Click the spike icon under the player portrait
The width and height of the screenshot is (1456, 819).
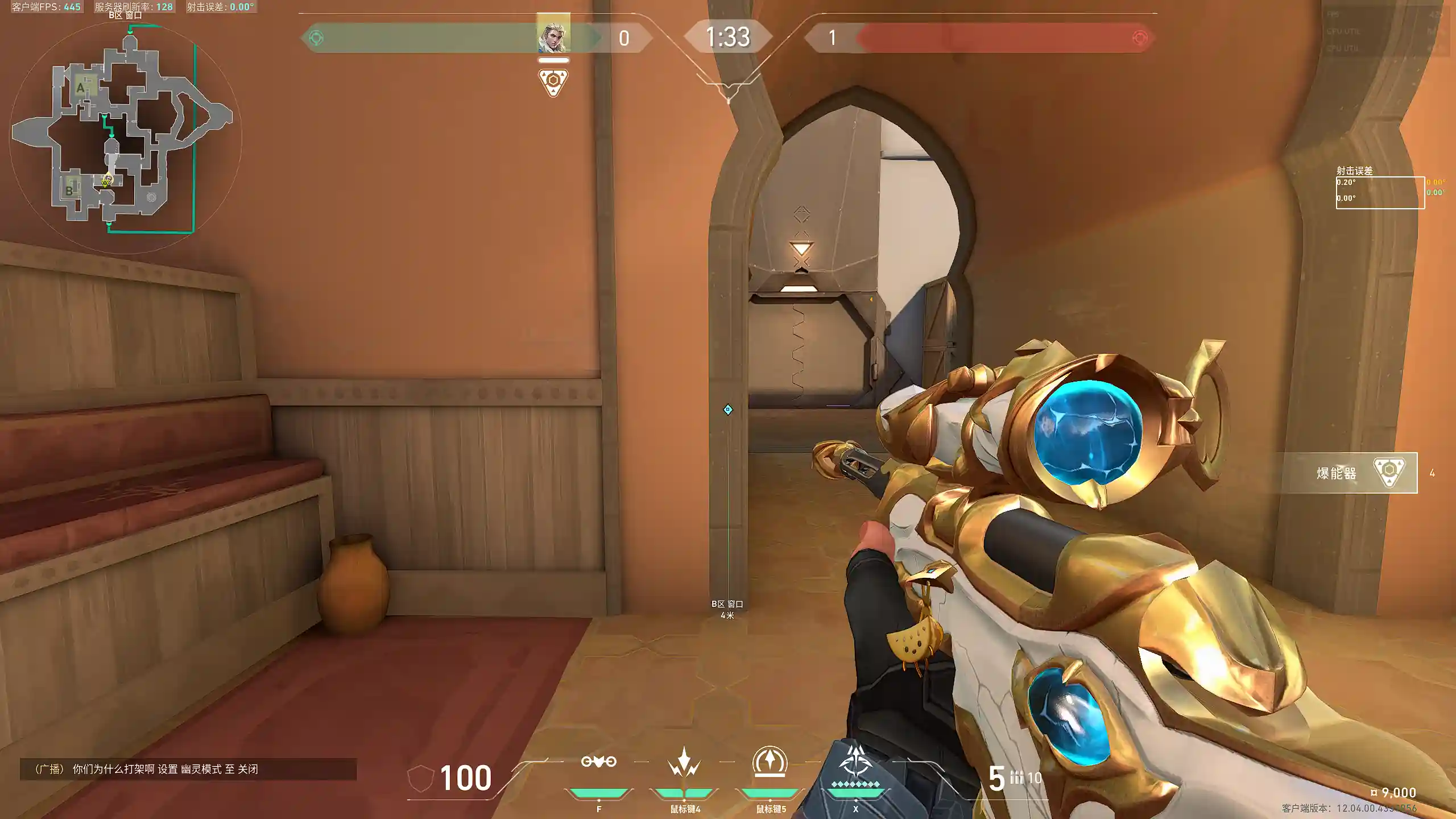[553, 82]
